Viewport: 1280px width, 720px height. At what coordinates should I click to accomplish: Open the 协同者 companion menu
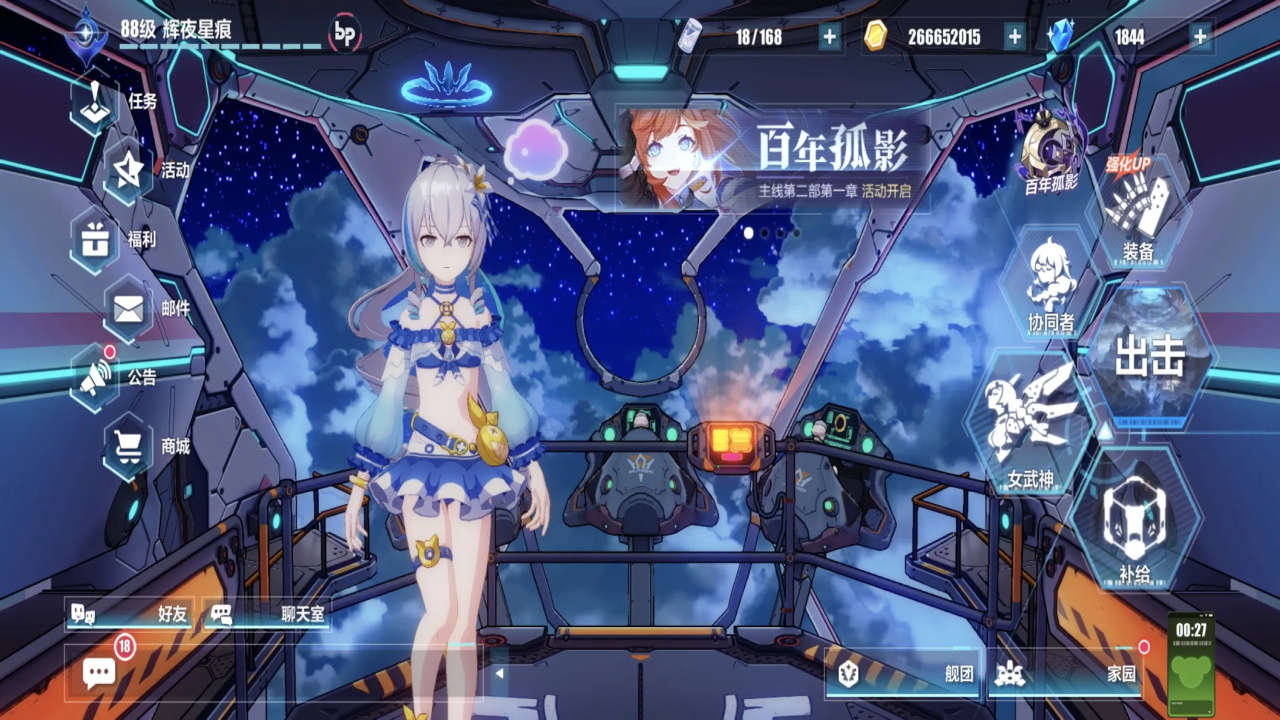[1050, 283]
